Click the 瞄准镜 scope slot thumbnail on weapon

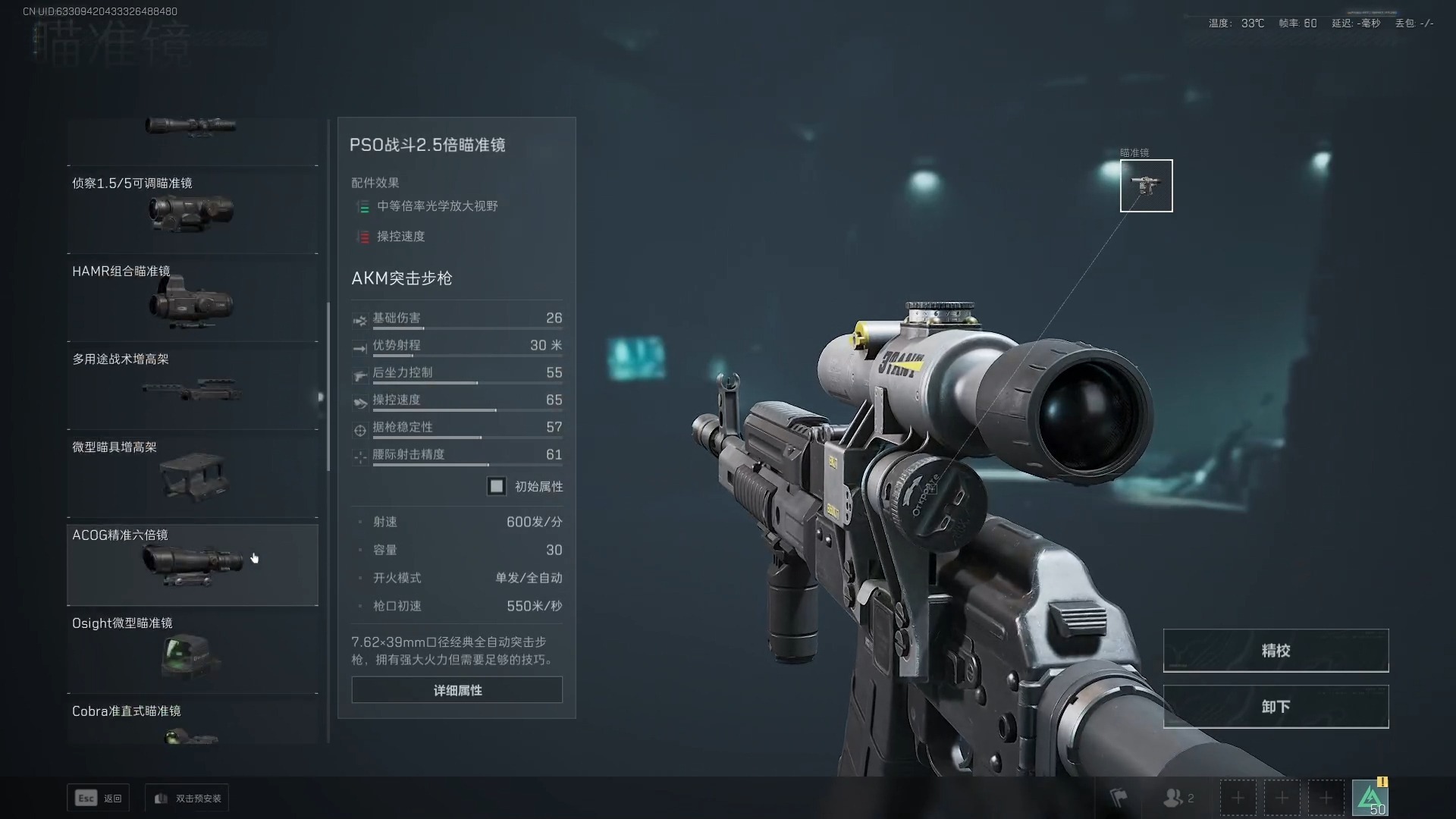[1146, 186]
